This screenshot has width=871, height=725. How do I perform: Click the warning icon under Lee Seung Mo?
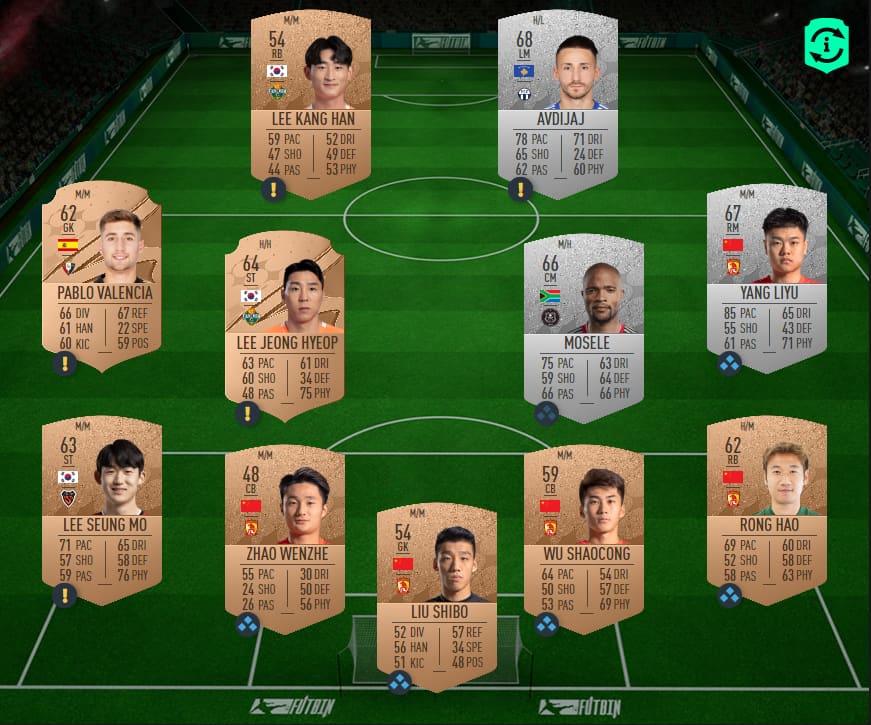pyautogui.click(x=65, y=596)
